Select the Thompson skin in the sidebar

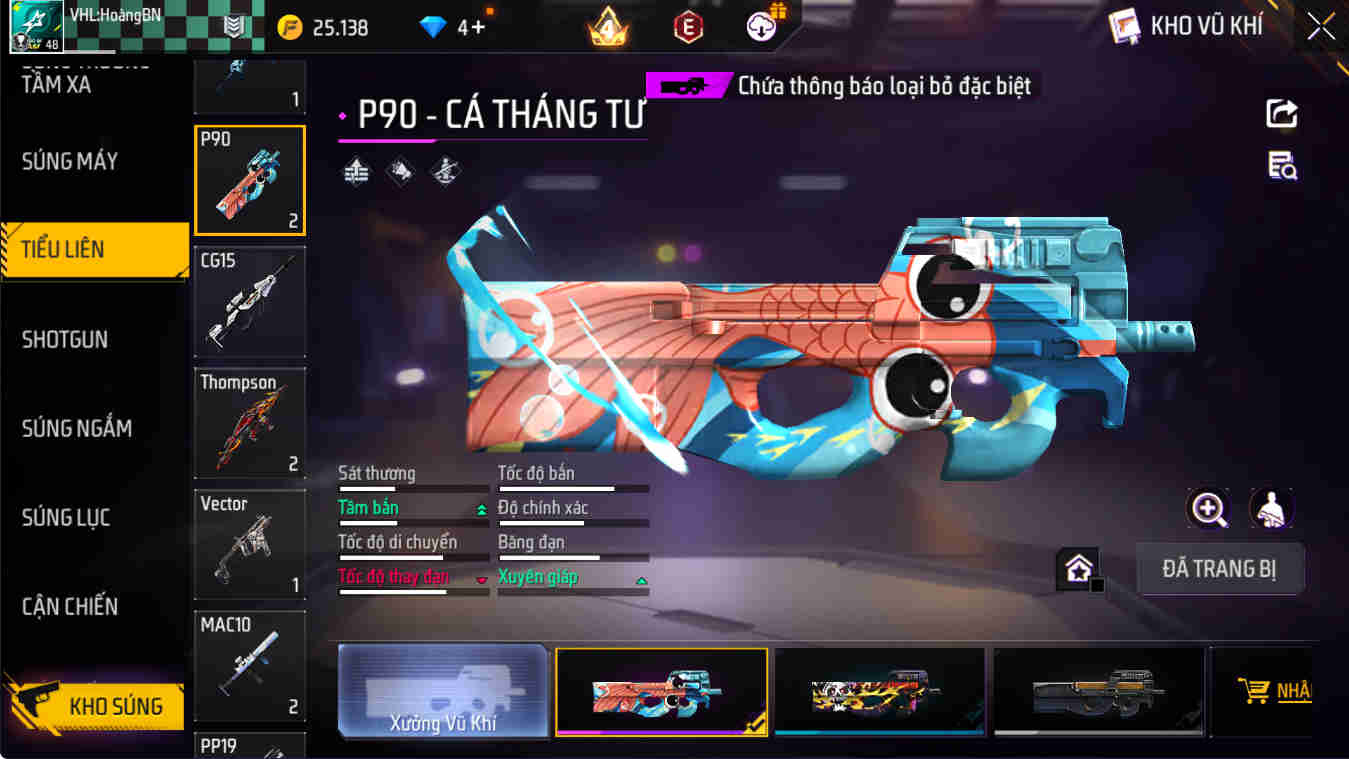[249, 422]
